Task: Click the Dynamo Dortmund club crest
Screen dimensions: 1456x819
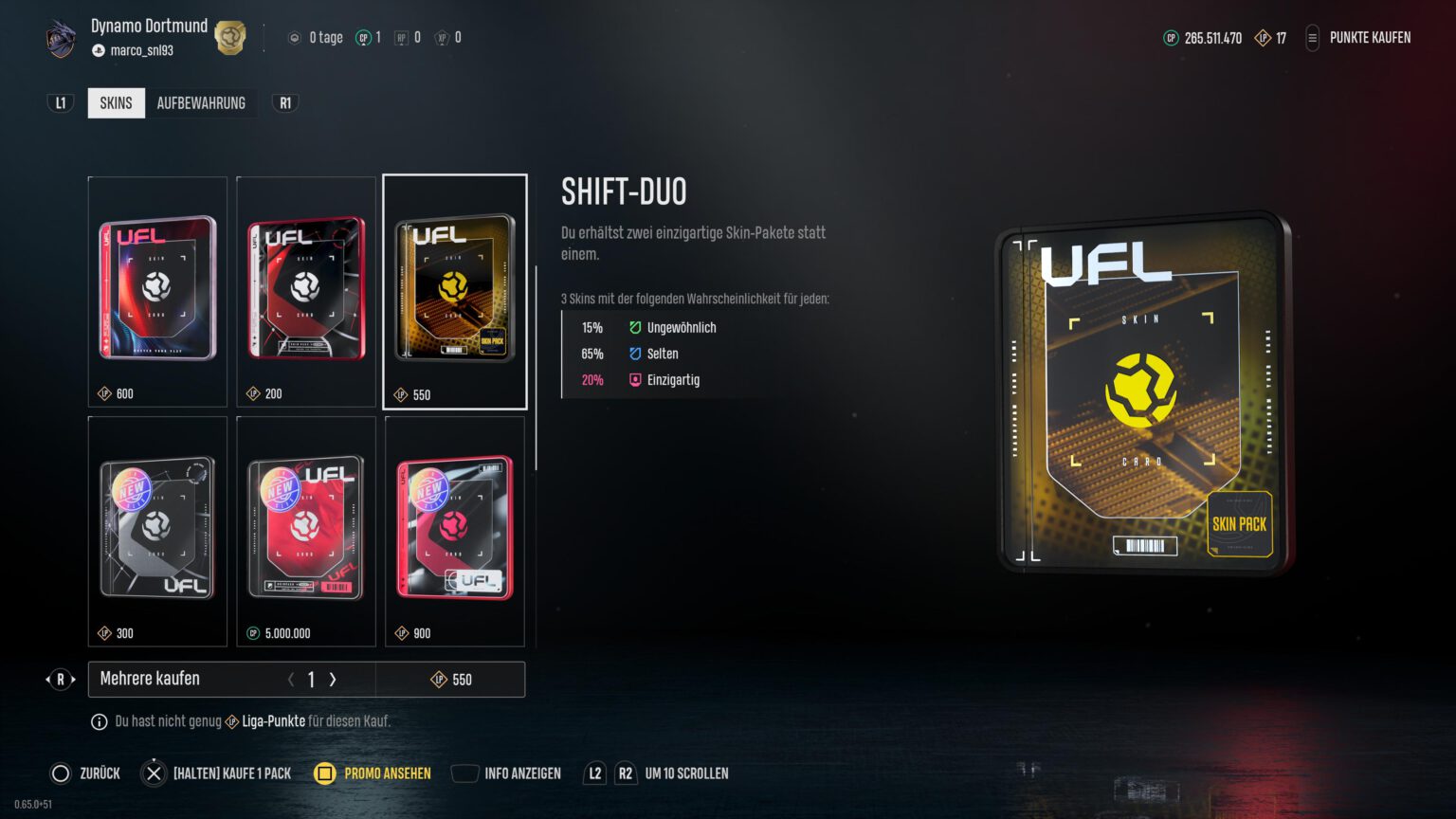Action: (60, 37)
